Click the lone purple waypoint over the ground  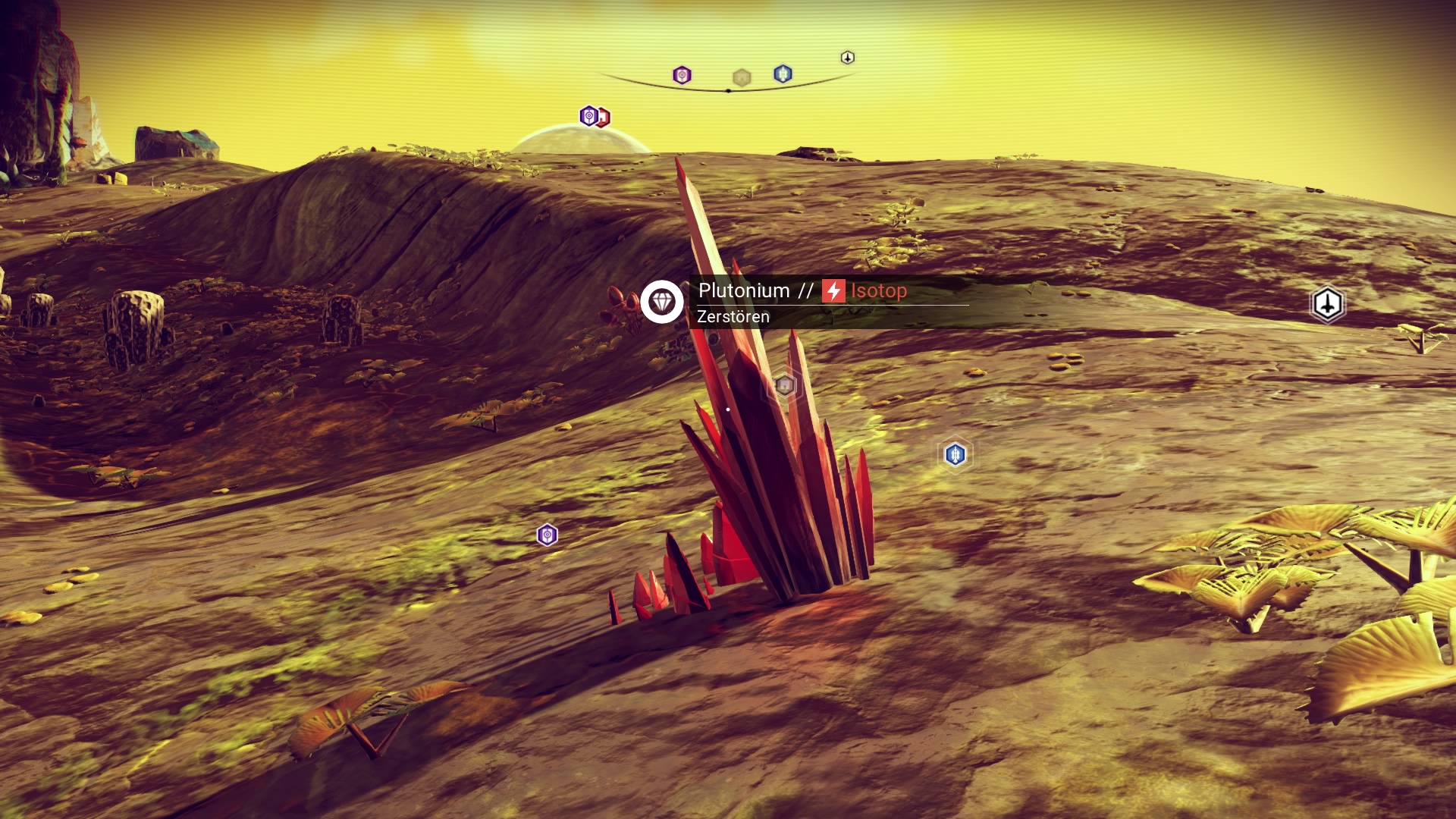point(547,535)
